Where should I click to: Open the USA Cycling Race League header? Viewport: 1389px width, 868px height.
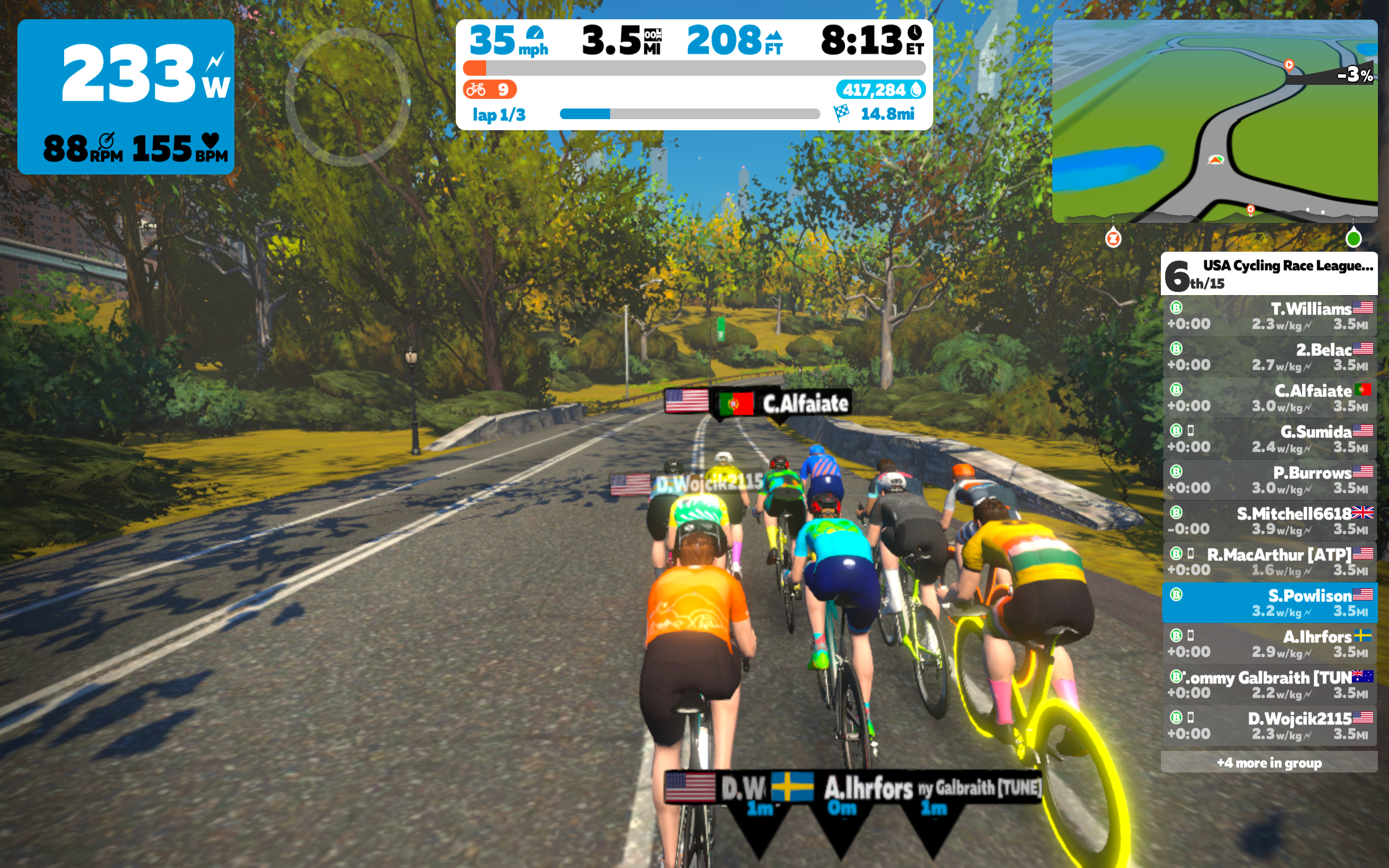(x=1269, y=274)
